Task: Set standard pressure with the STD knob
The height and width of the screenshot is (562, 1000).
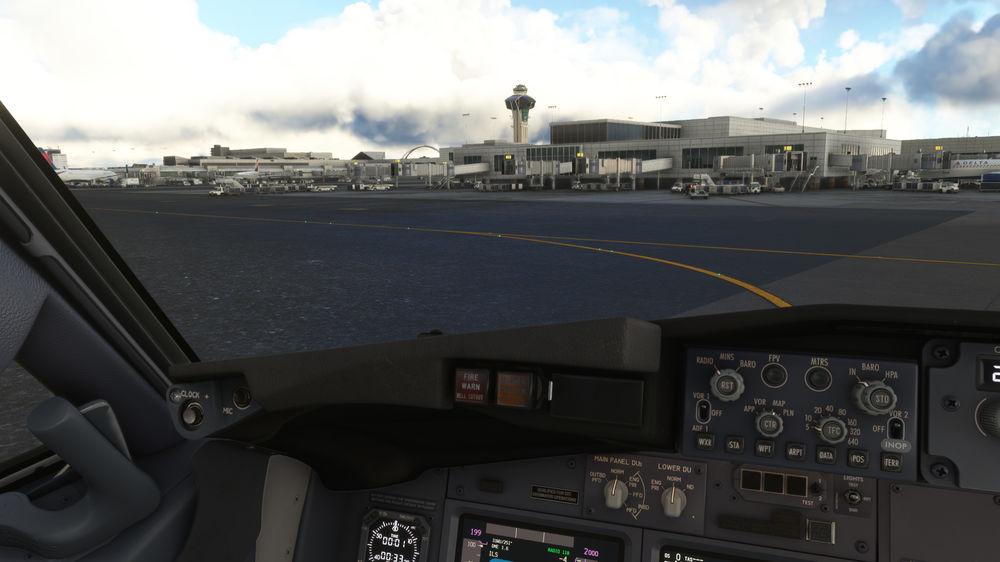Action: (x=877, y=397)
